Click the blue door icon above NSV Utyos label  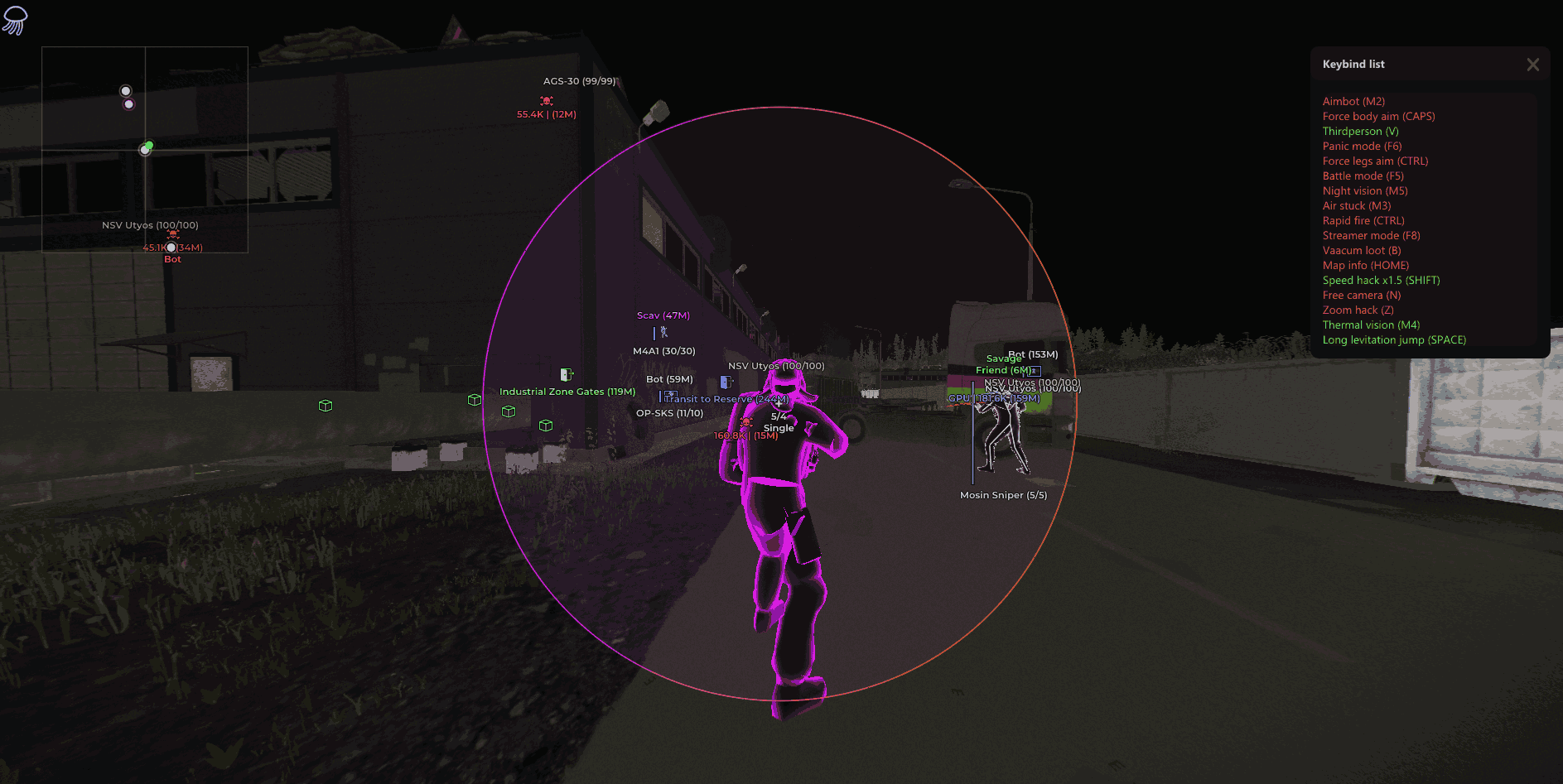pos(726,382)
